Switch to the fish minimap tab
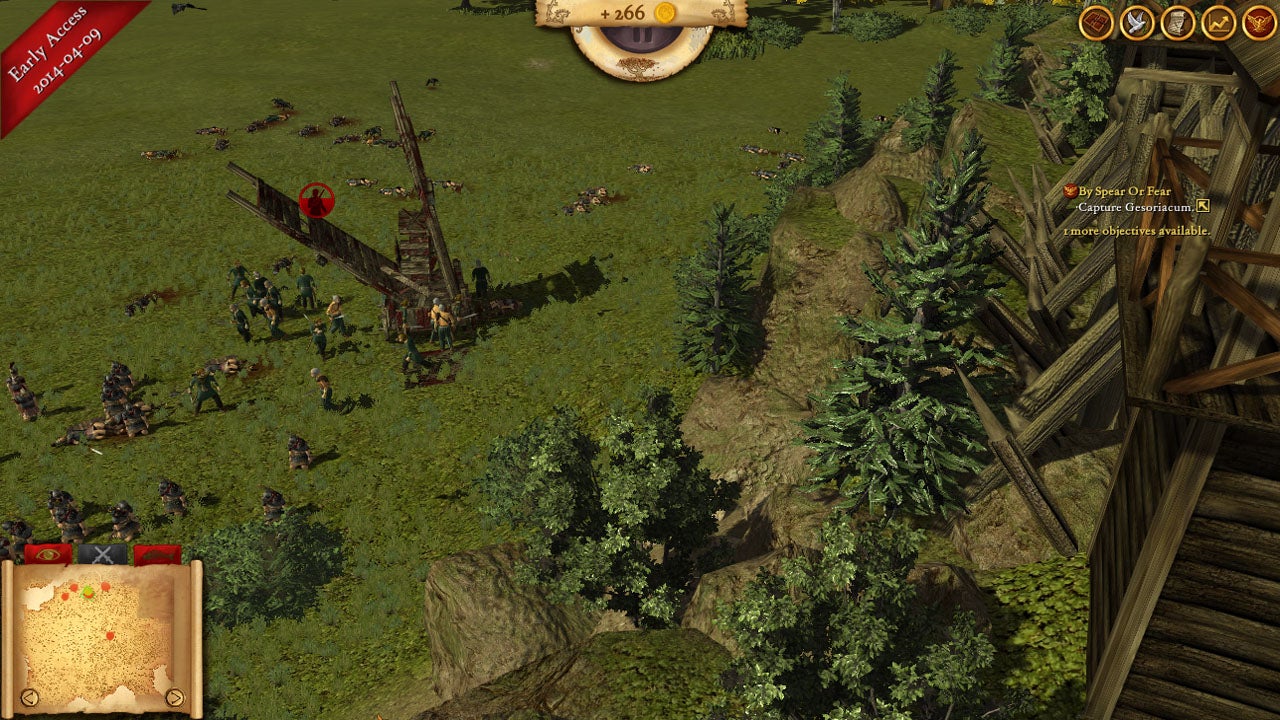The height and width of the screenshot is (720, 1280). coord(157,554)
